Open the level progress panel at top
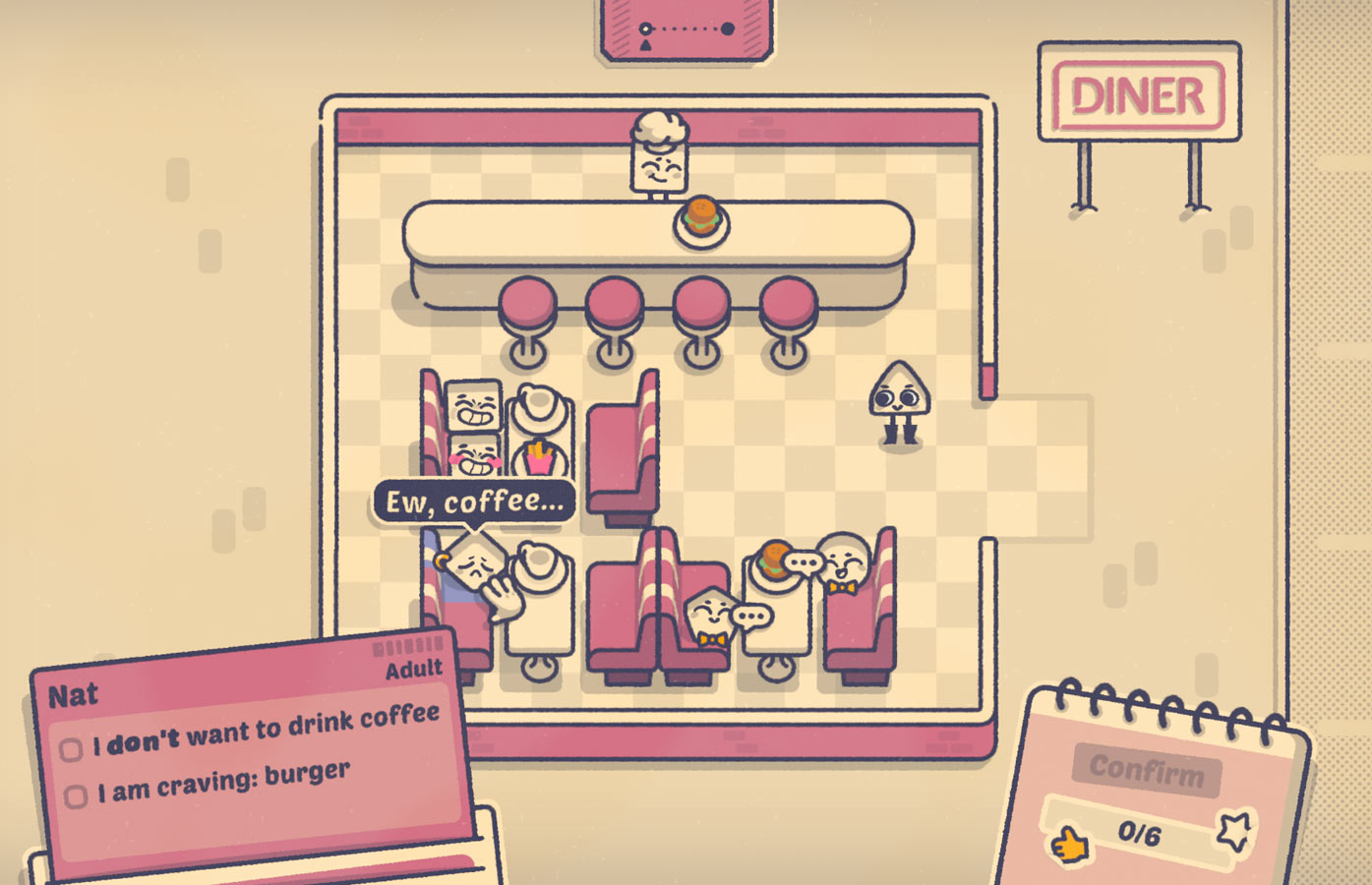 (x=686, y=29)
